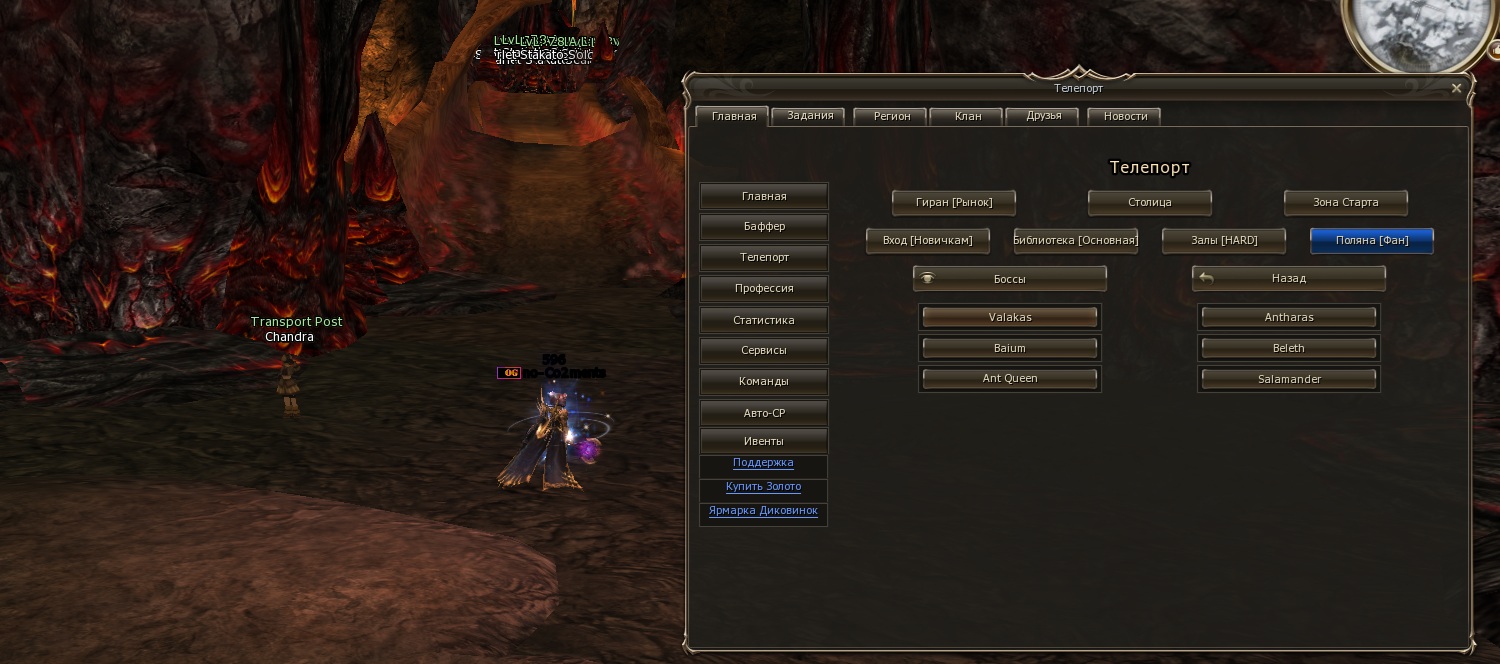The image size is (1500, 664).
Task: Open the Регион tab
Action: point(891,116)
